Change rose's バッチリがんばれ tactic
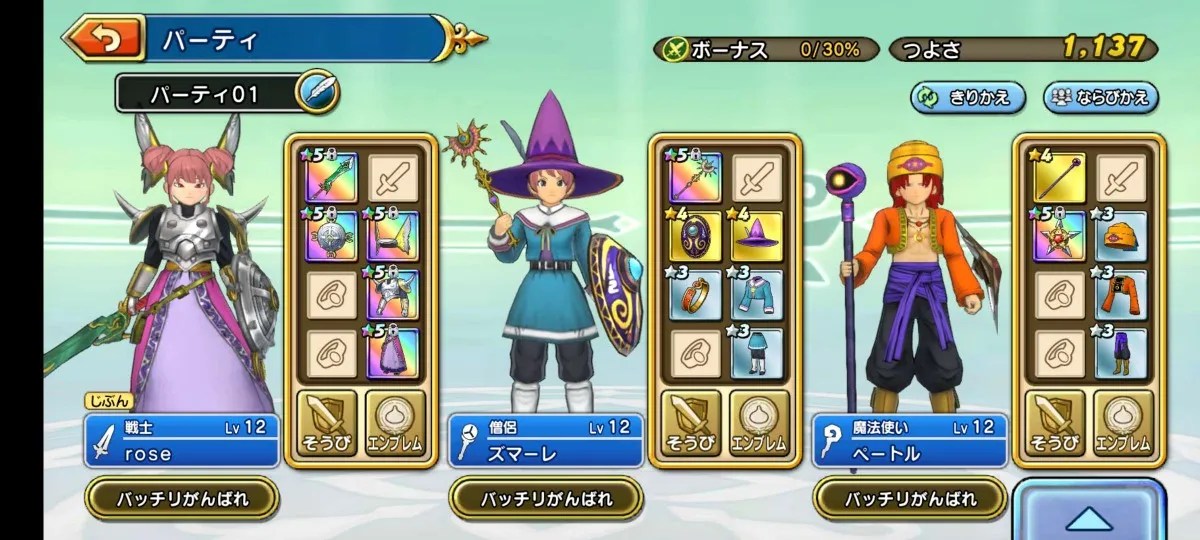Screen dimensions: 1200x540 [181, 497]
